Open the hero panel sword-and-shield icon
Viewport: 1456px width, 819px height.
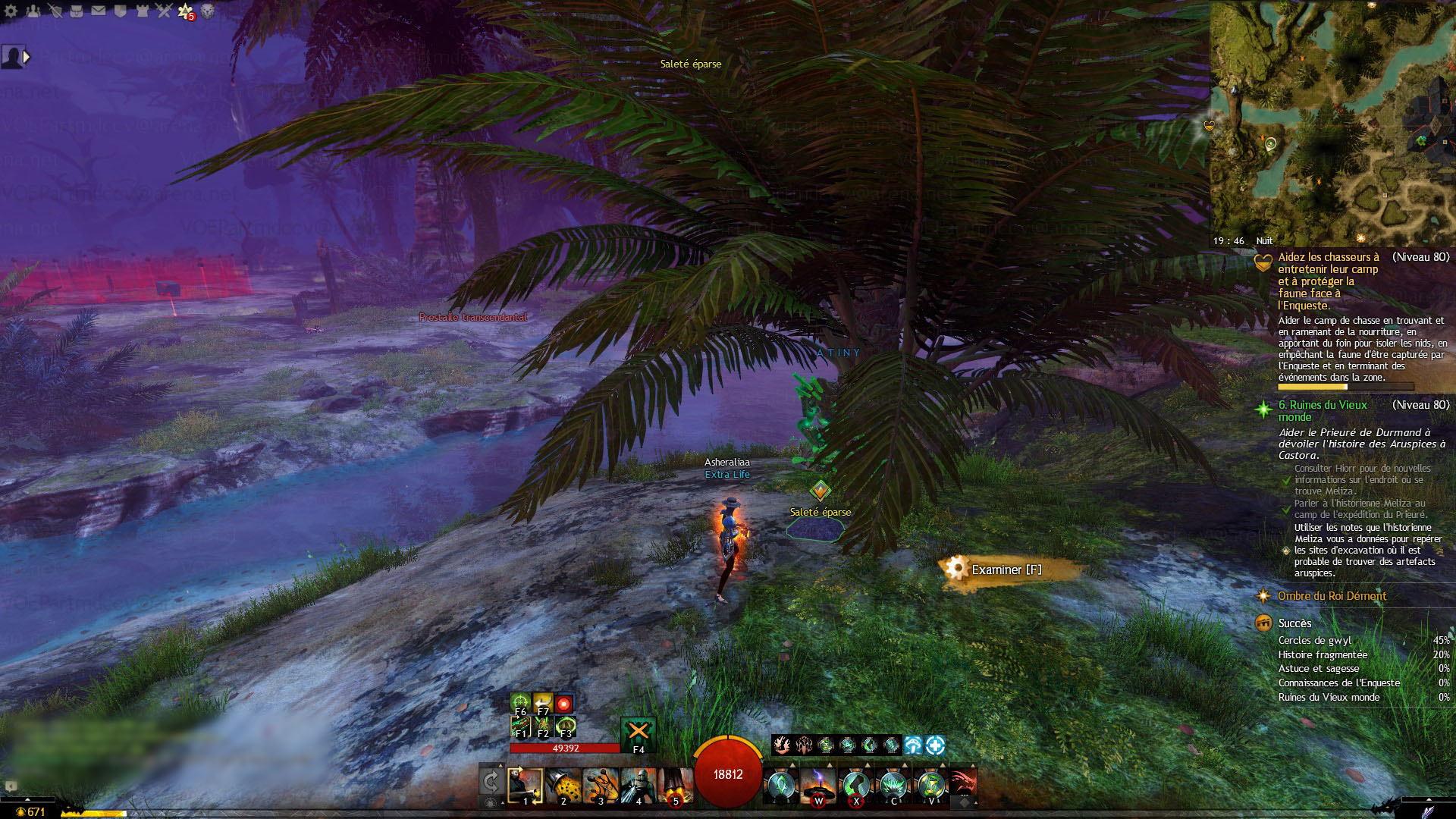pos(55,11)
